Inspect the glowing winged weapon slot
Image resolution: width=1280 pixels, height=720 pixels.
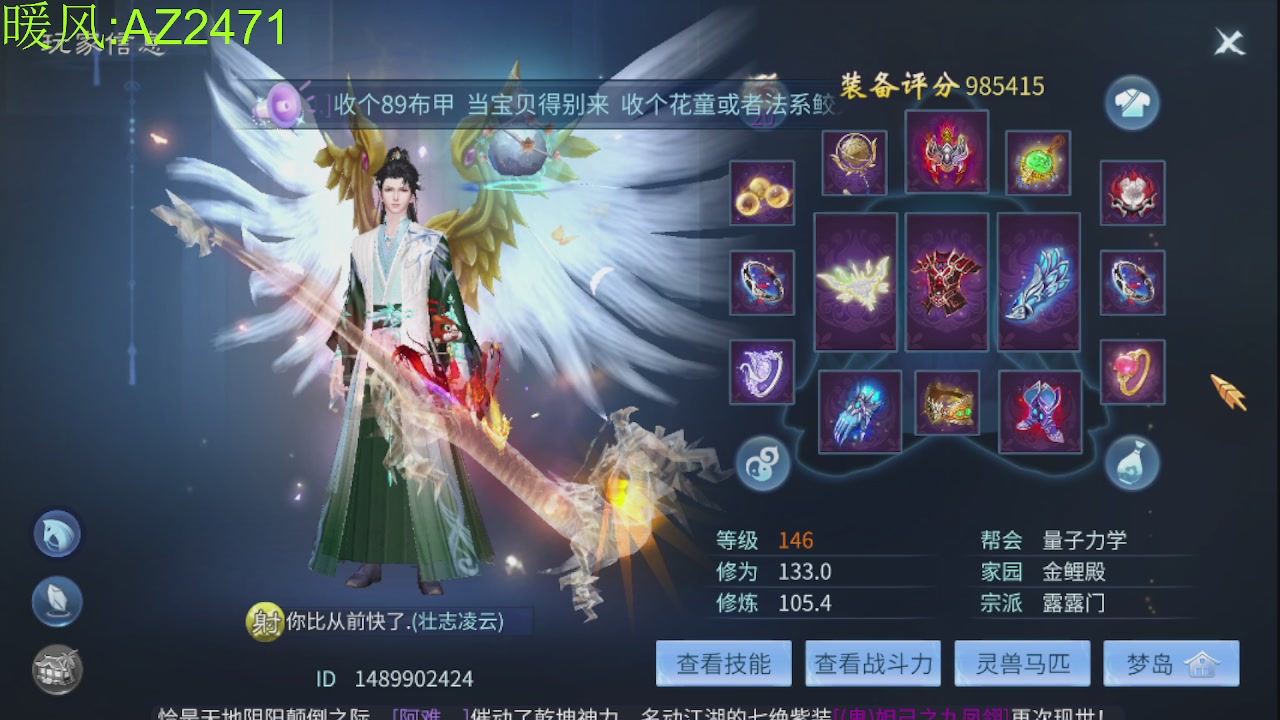point(855,283)
